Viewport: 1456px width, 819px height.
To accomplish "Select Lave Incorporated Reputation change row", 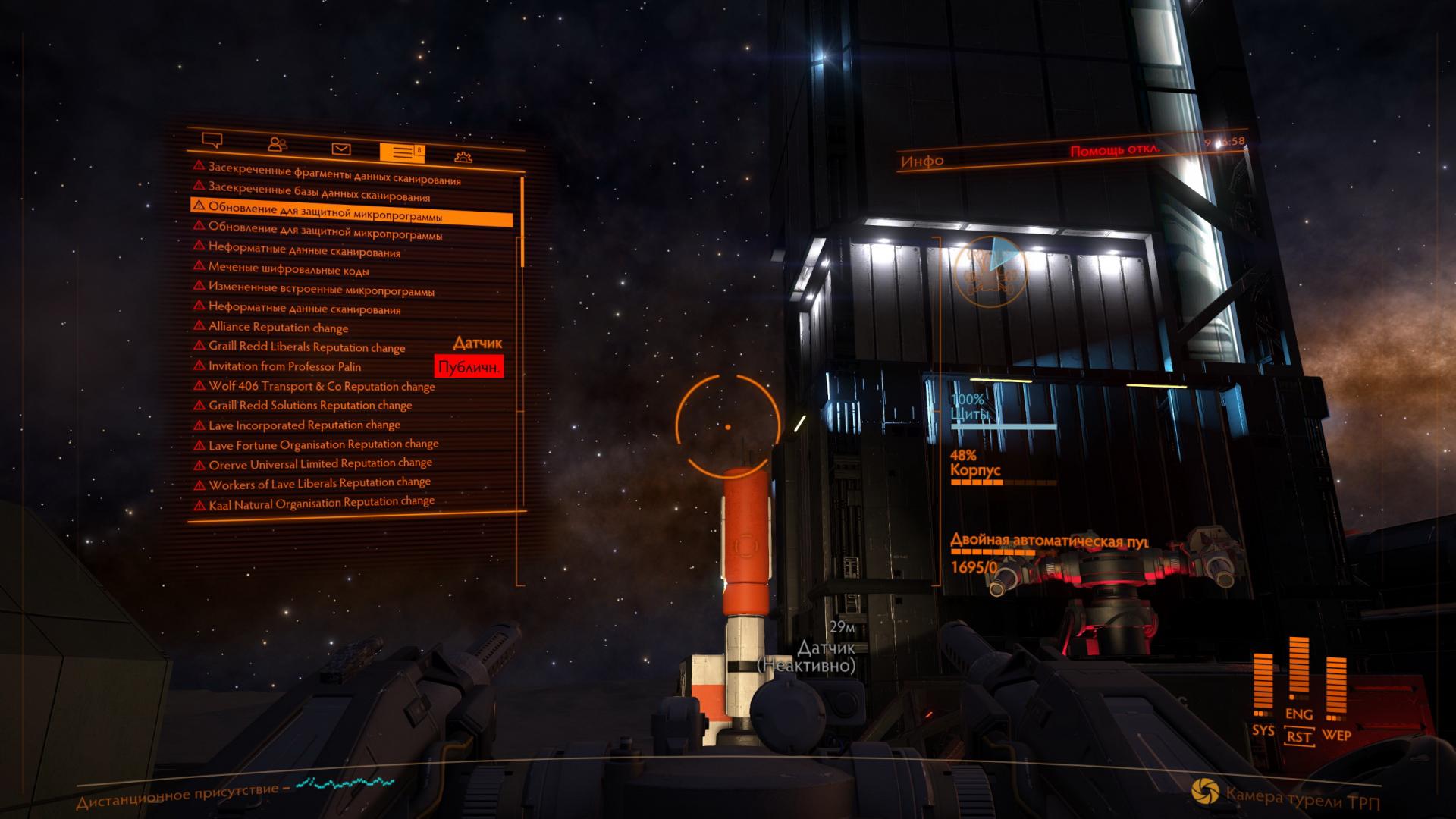I will pos(304,425).
